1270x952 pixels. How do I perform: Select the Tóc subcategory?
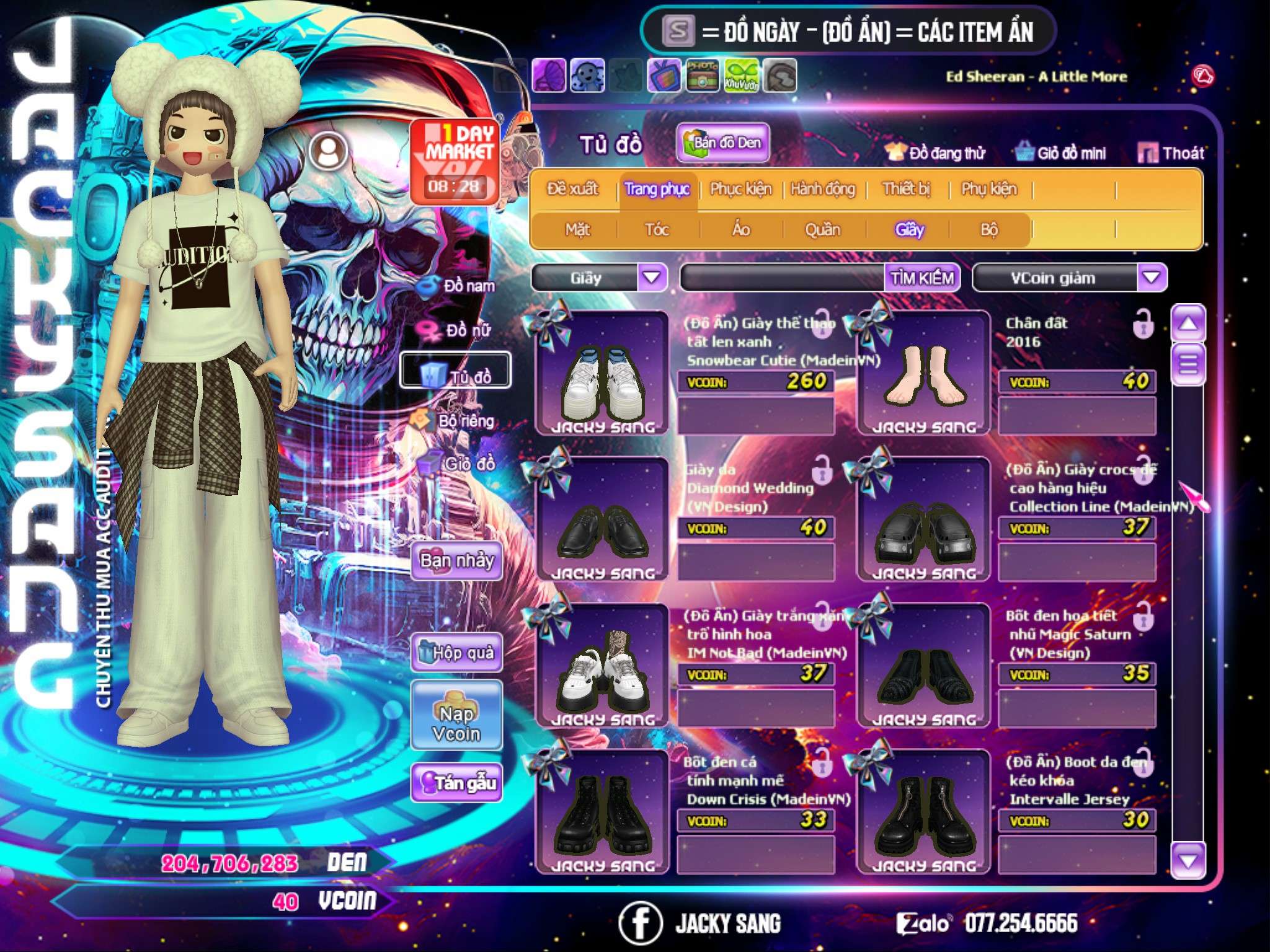[x=657, y=230]
